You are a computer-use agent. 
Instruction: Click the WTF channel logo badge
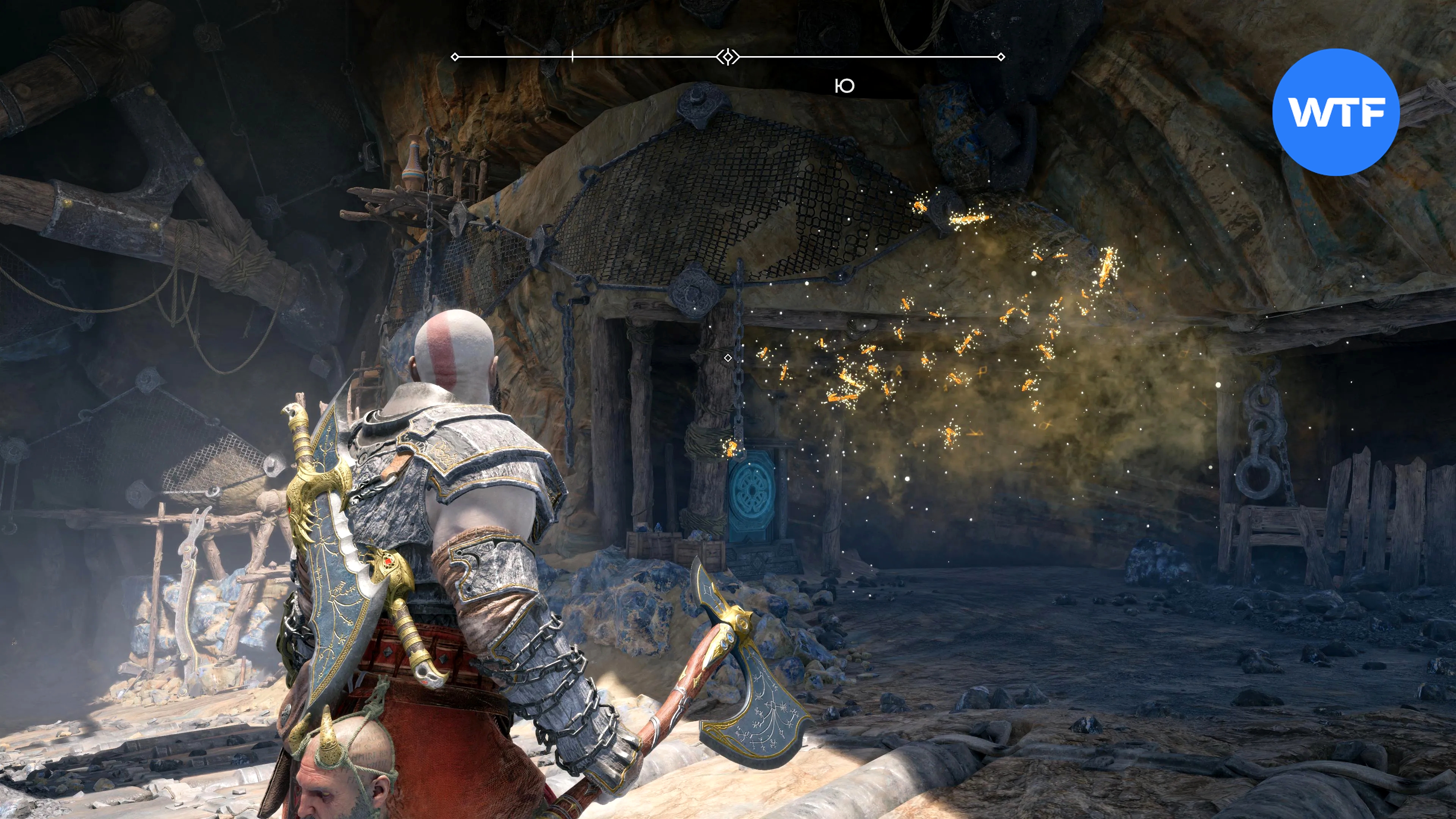[x=1335, y=112]
